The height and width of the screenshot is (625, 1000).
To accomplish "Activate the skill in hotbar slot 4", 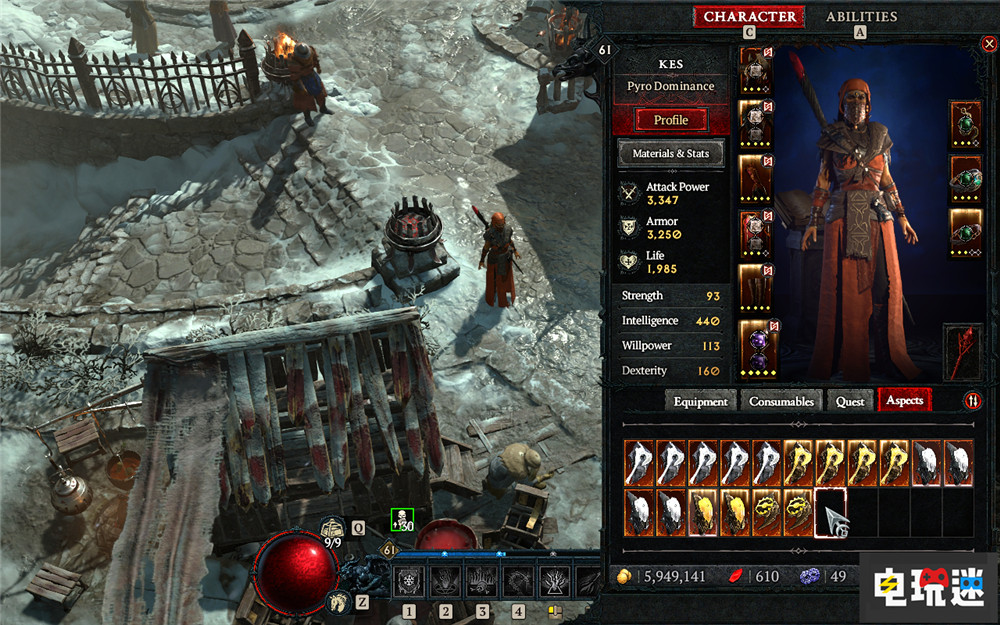I will tap(518, 581).
